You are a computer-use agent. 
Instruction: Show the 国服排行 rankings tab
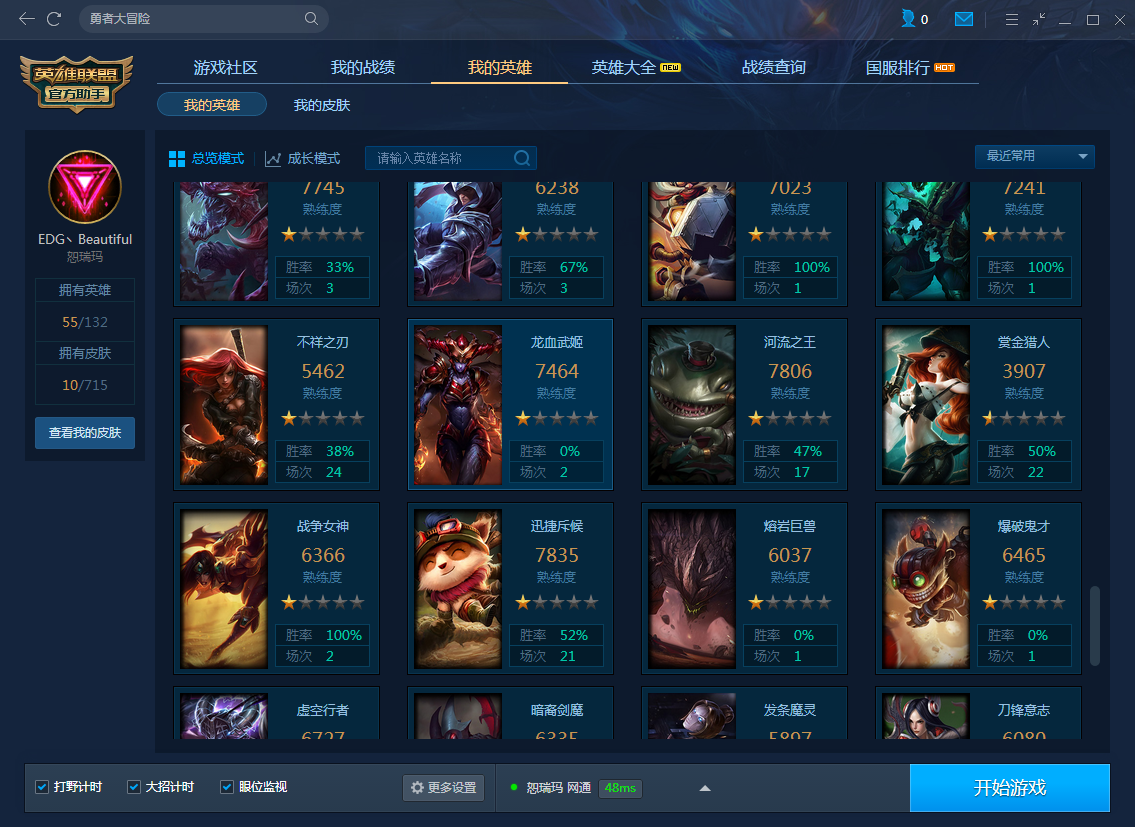(x=898, y=68)
